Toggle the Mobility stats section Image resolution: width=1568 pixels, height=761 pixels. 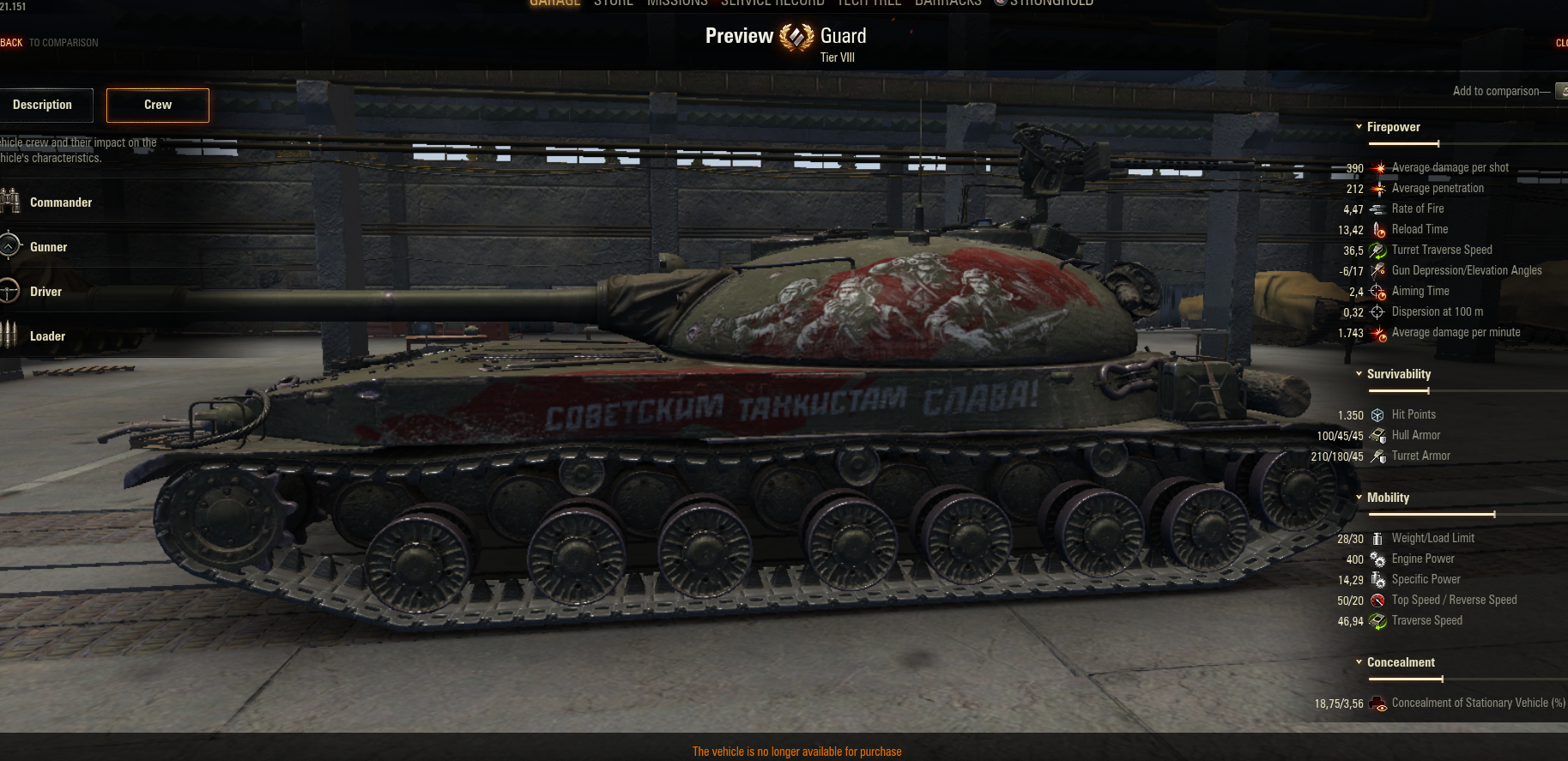1382,498
